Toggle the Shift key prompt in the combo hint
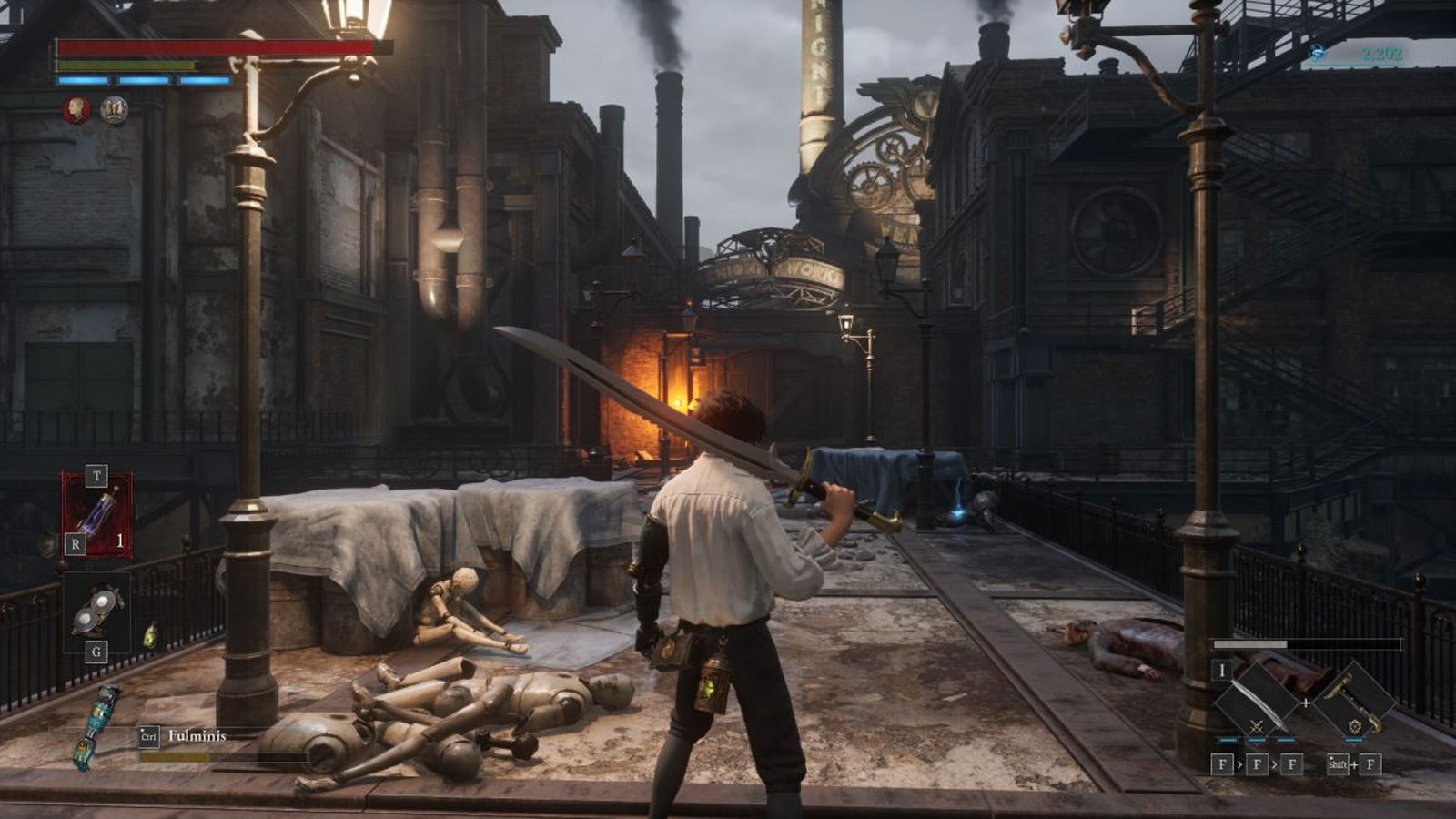 (1337, 764)
